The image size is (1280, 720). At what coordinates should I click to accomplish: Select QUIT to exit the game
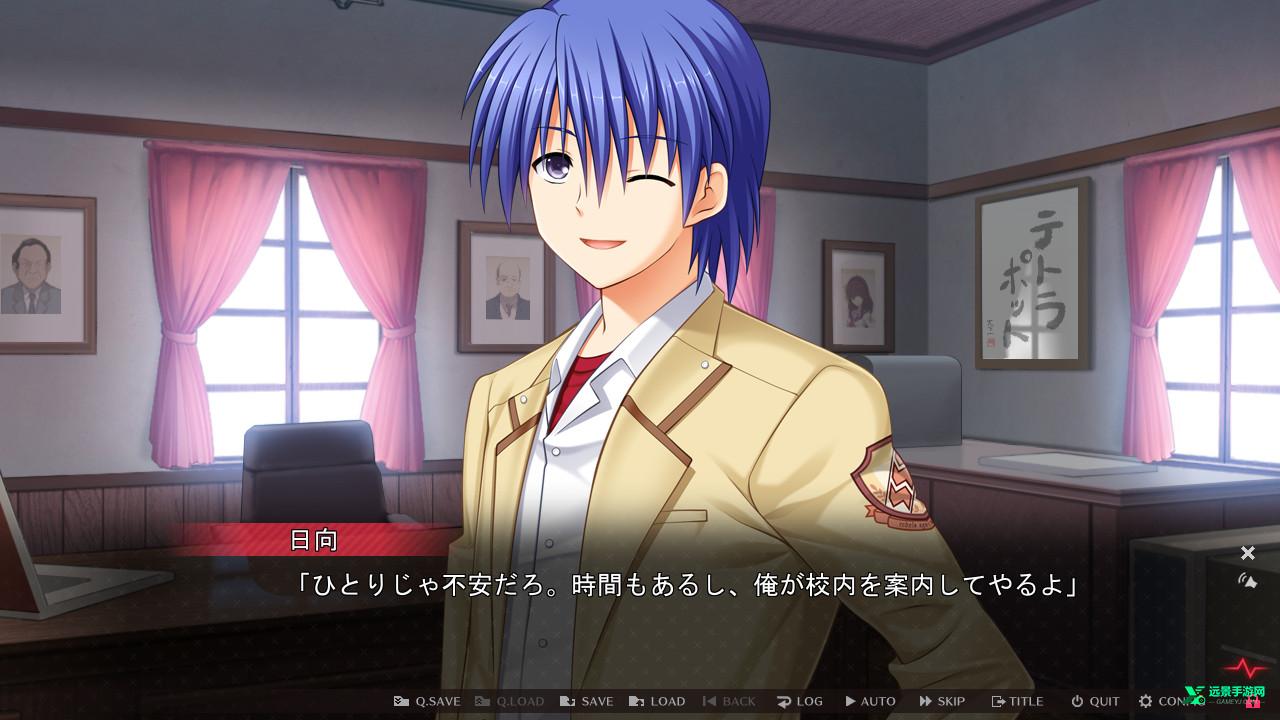pos(1095,701)
